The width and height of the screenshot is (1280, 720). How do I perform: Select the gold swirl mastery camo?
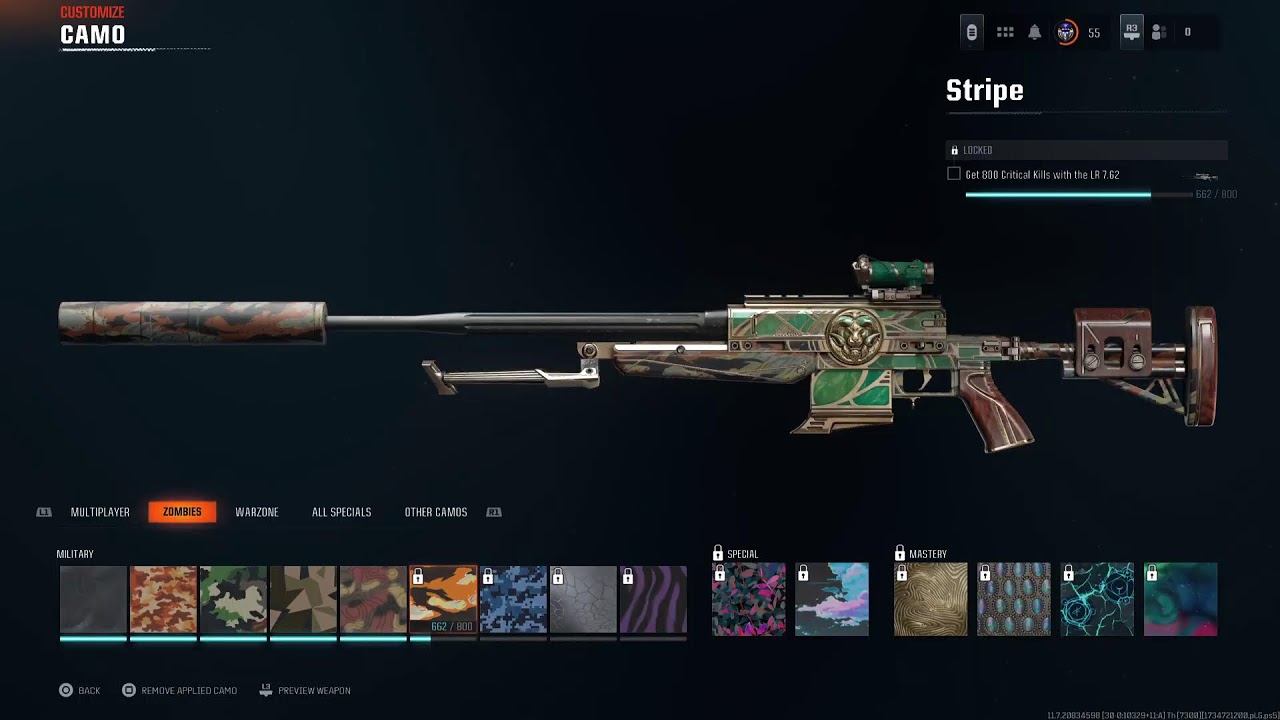tap(930, 600)
